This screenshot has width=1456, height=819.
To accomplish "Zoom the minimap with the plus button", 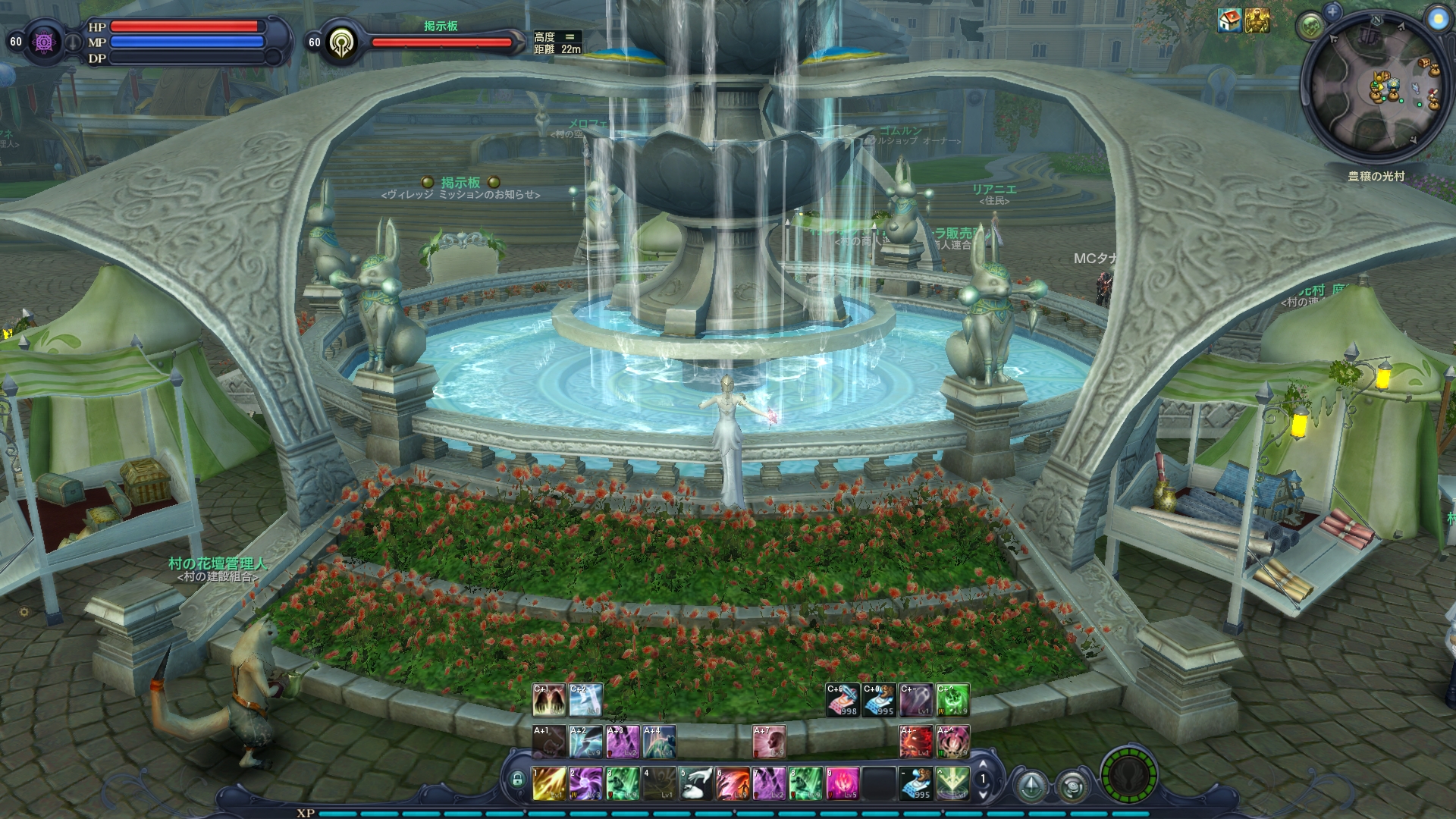I will (x=1332, y=11).
